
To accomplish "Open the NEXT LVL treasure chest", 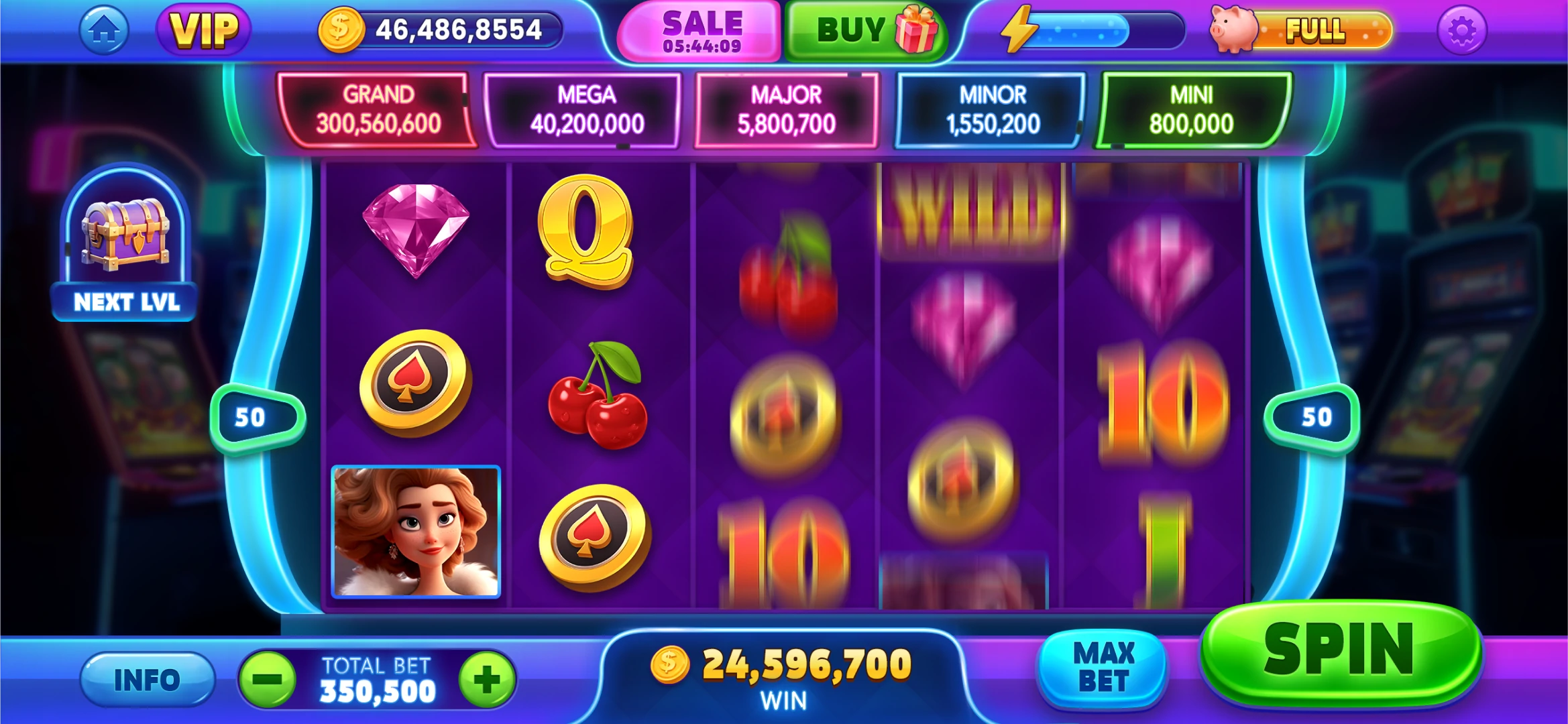I will pyautogui.click(x=125, y=245).
